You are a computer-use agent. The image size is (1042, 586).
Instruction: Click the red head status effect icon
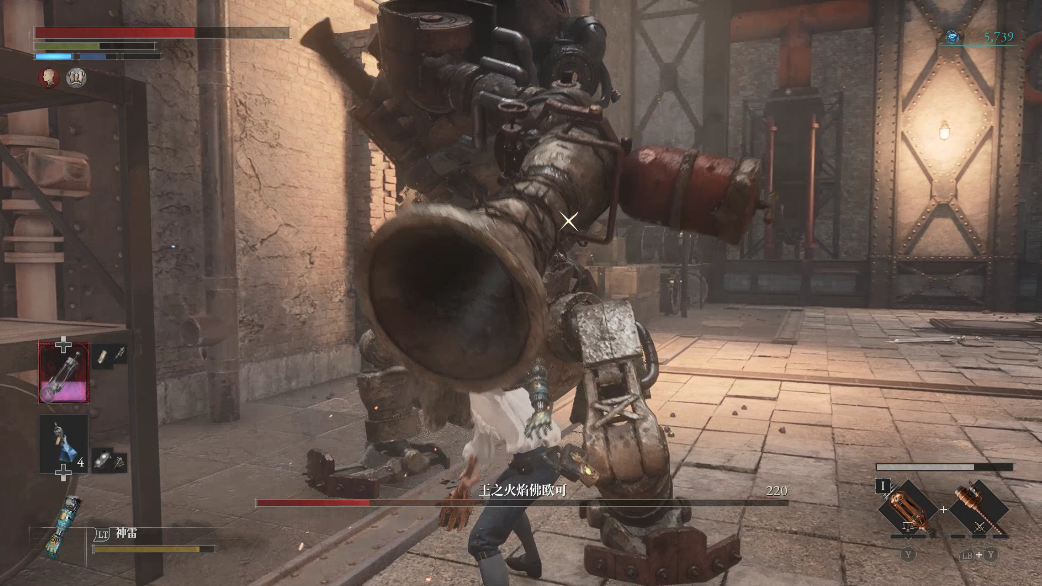(49, 77)
